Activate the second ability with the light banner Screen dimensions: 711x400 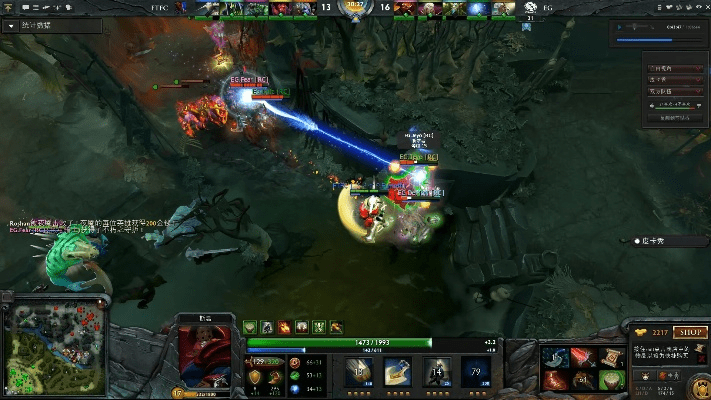(x=397, y=372)
